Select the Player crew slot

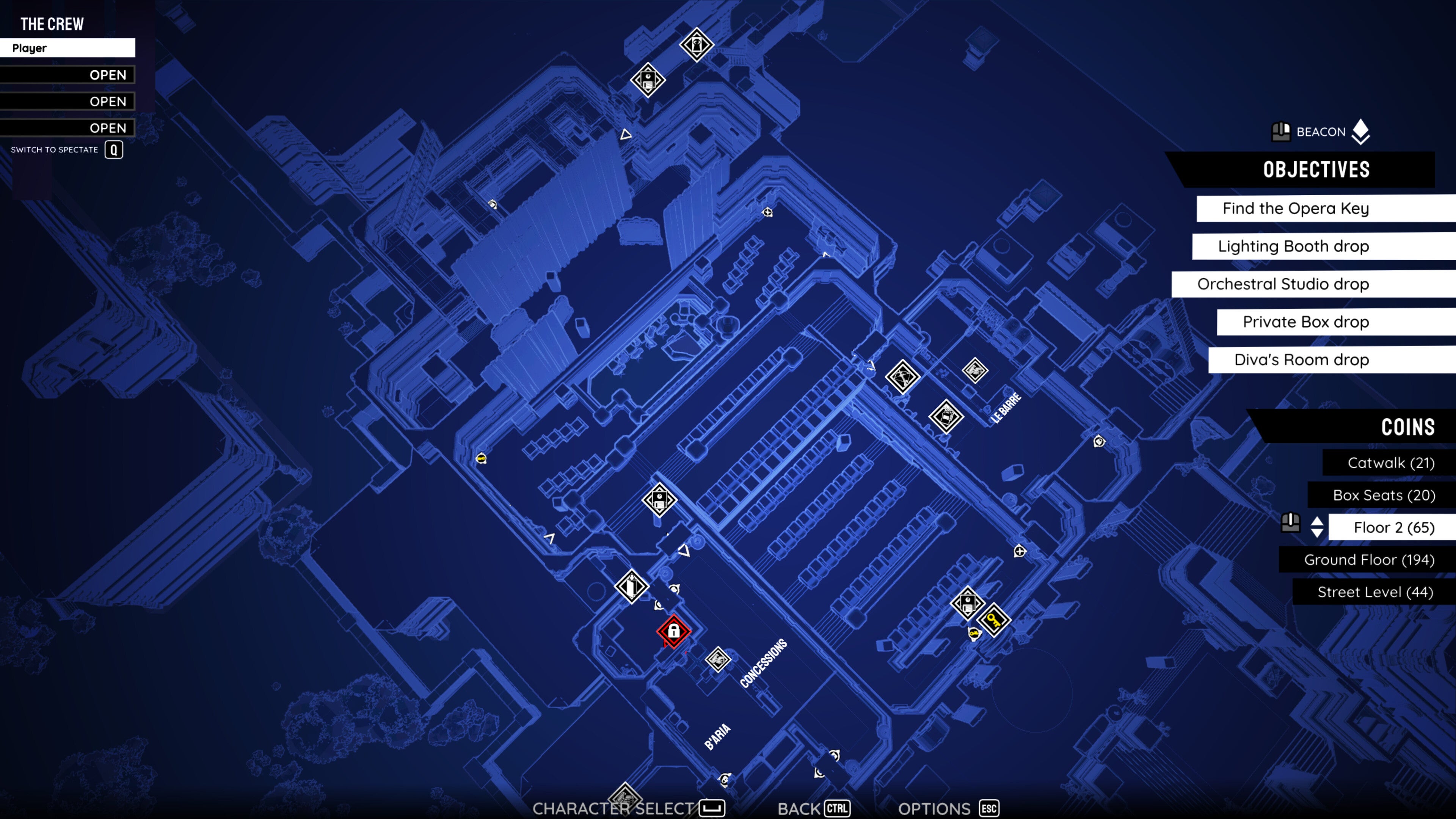click(x=68, y=48)
